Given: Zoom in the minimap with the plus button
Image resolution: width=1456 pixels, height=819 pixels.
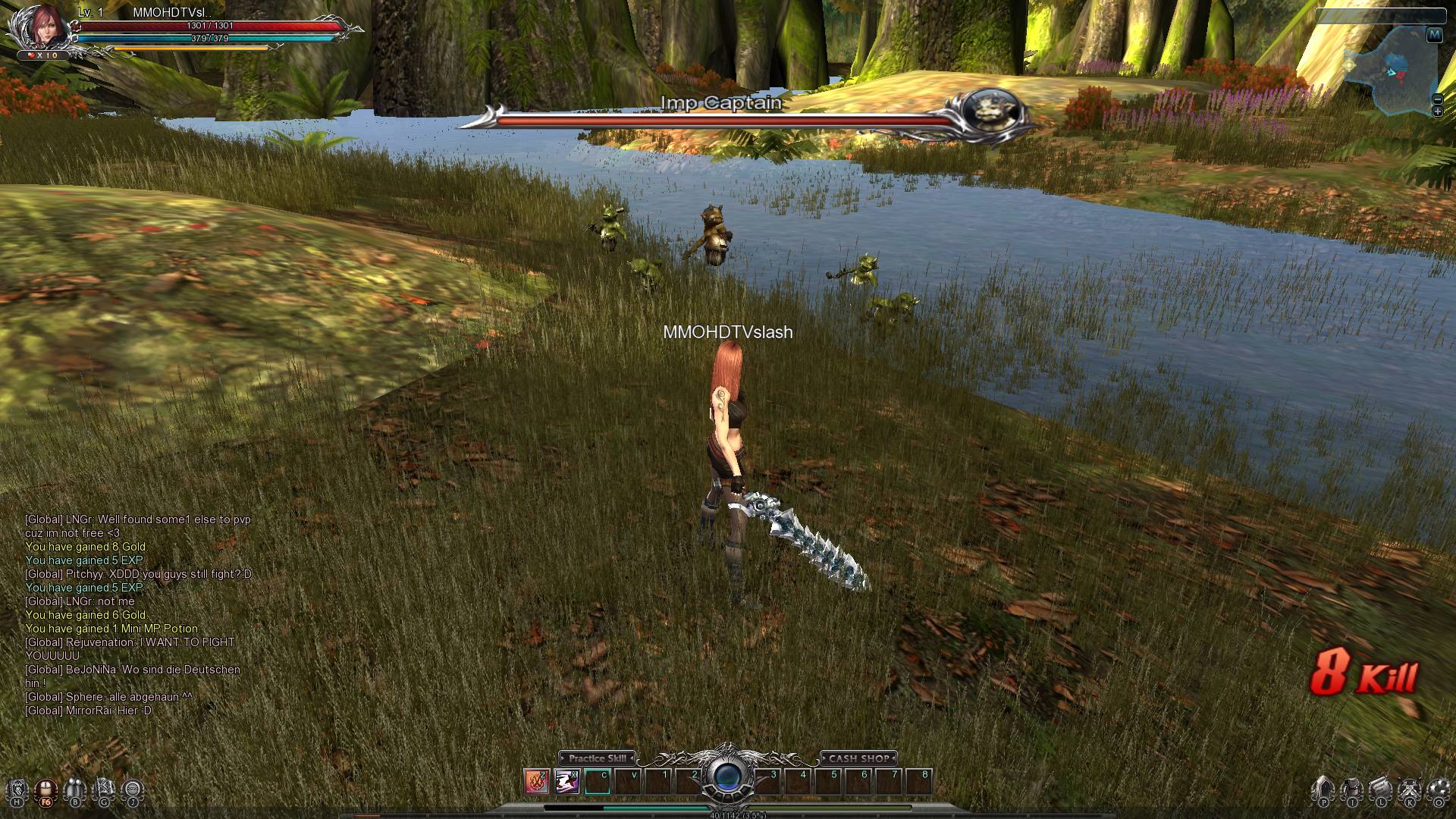Looking at the screenshot, I should [x=1437, y=112].
